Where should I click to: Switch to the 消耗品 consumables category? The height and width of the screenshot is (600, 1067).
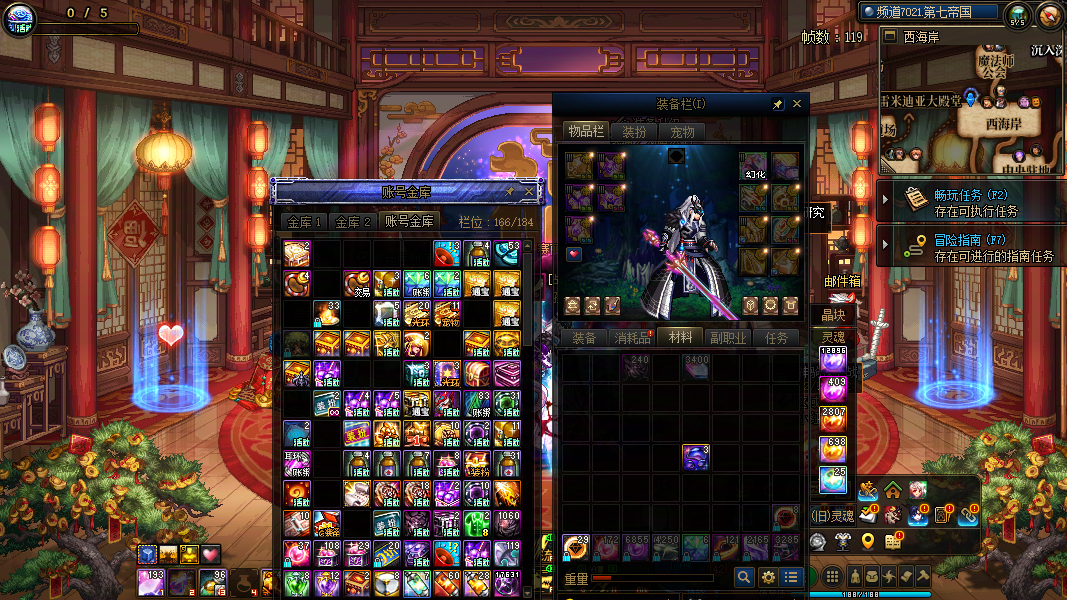(x=633, y=338)
